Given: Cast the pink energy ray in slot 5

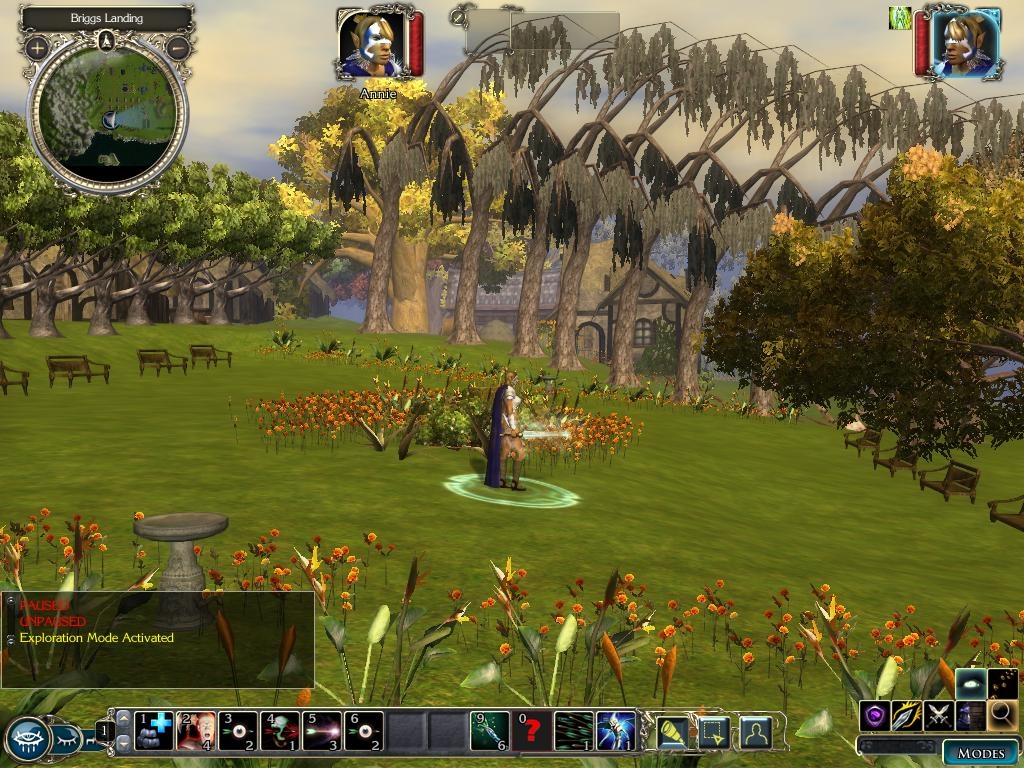Looking at the screenshot, I should click(x=322, y=731).
